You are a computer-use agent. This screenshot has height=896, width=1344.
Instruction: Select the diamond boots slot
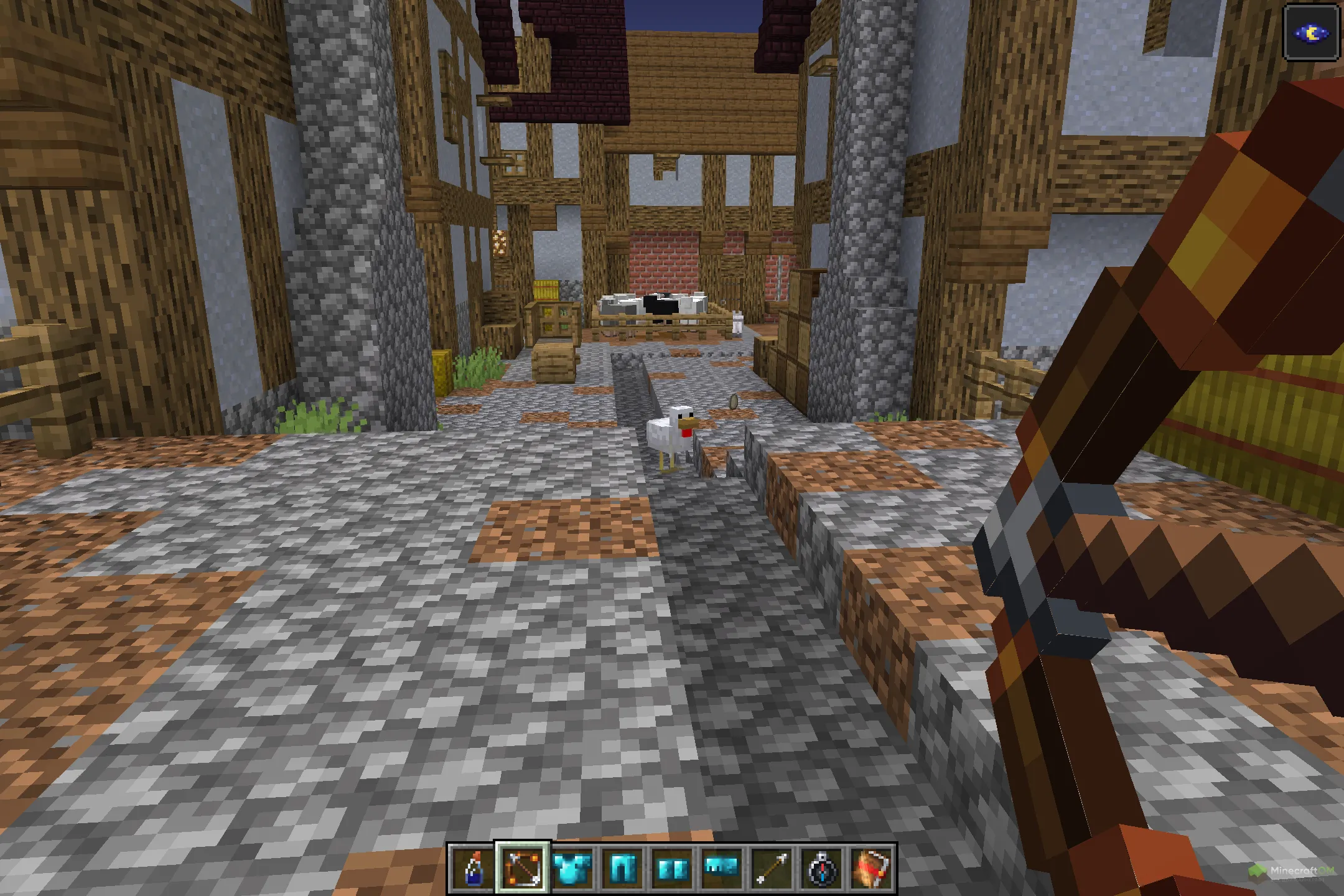(672, 868)
